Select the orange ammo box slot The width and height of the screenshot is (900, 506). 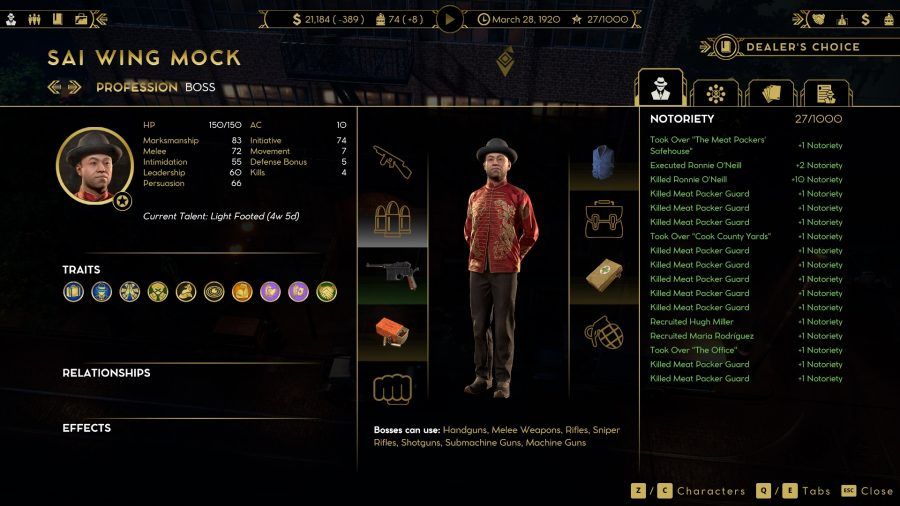pyautogui.click(x=392, y=333)
